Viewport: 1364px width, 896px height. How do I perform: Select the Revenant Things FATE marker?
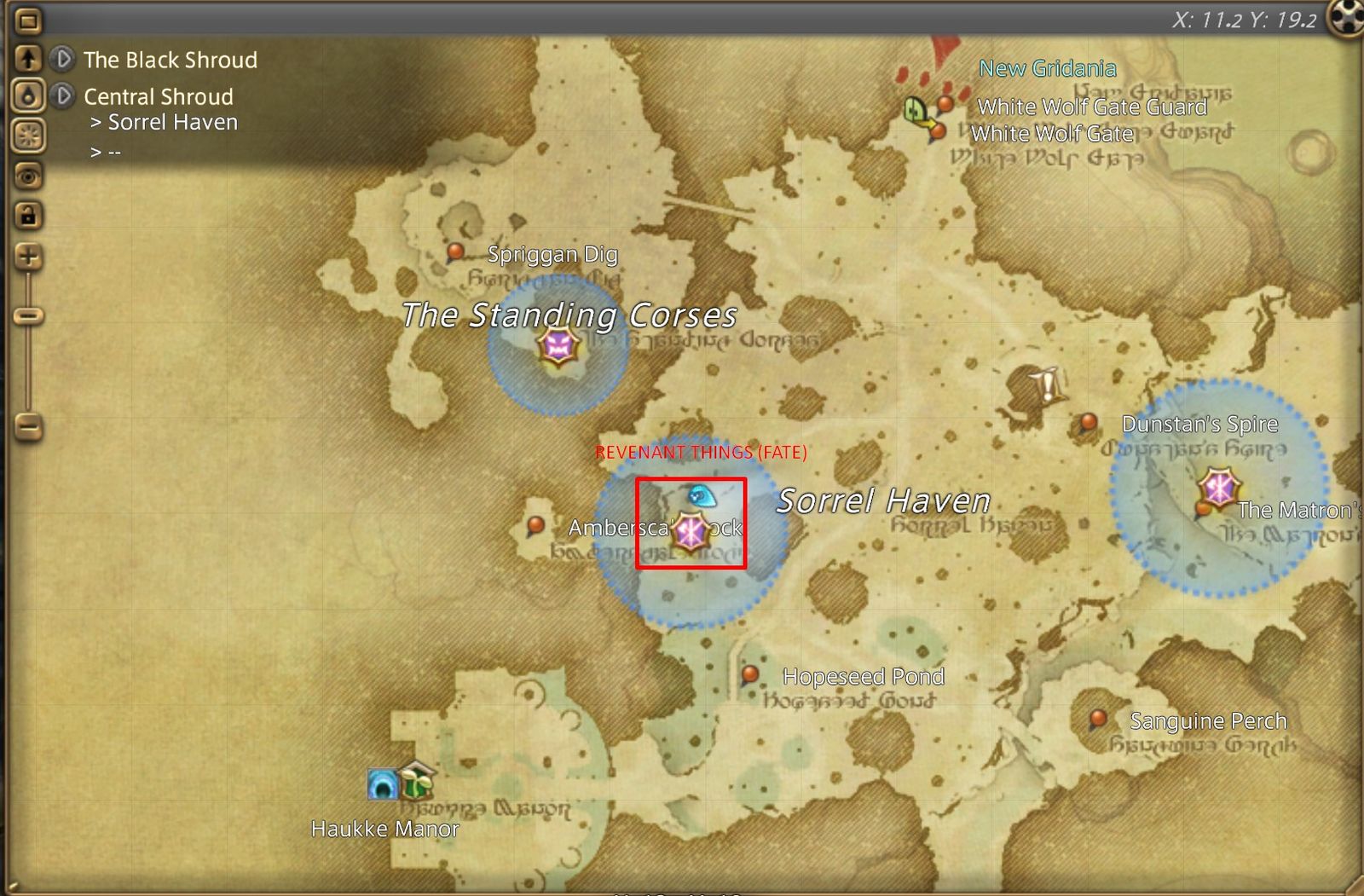pyautogui.click(x=690, y=533)
